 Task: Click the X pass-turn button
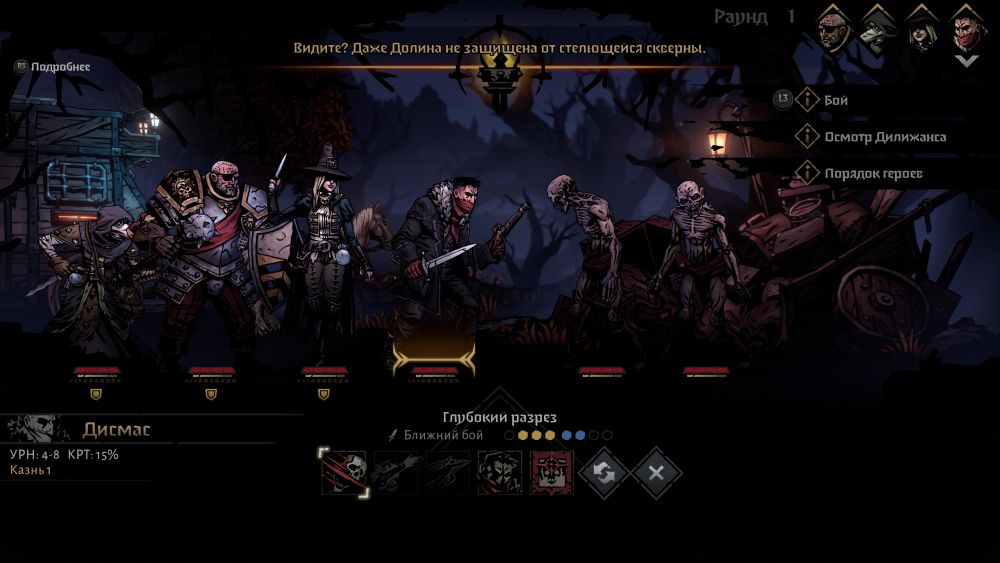[x=656, y=472]
